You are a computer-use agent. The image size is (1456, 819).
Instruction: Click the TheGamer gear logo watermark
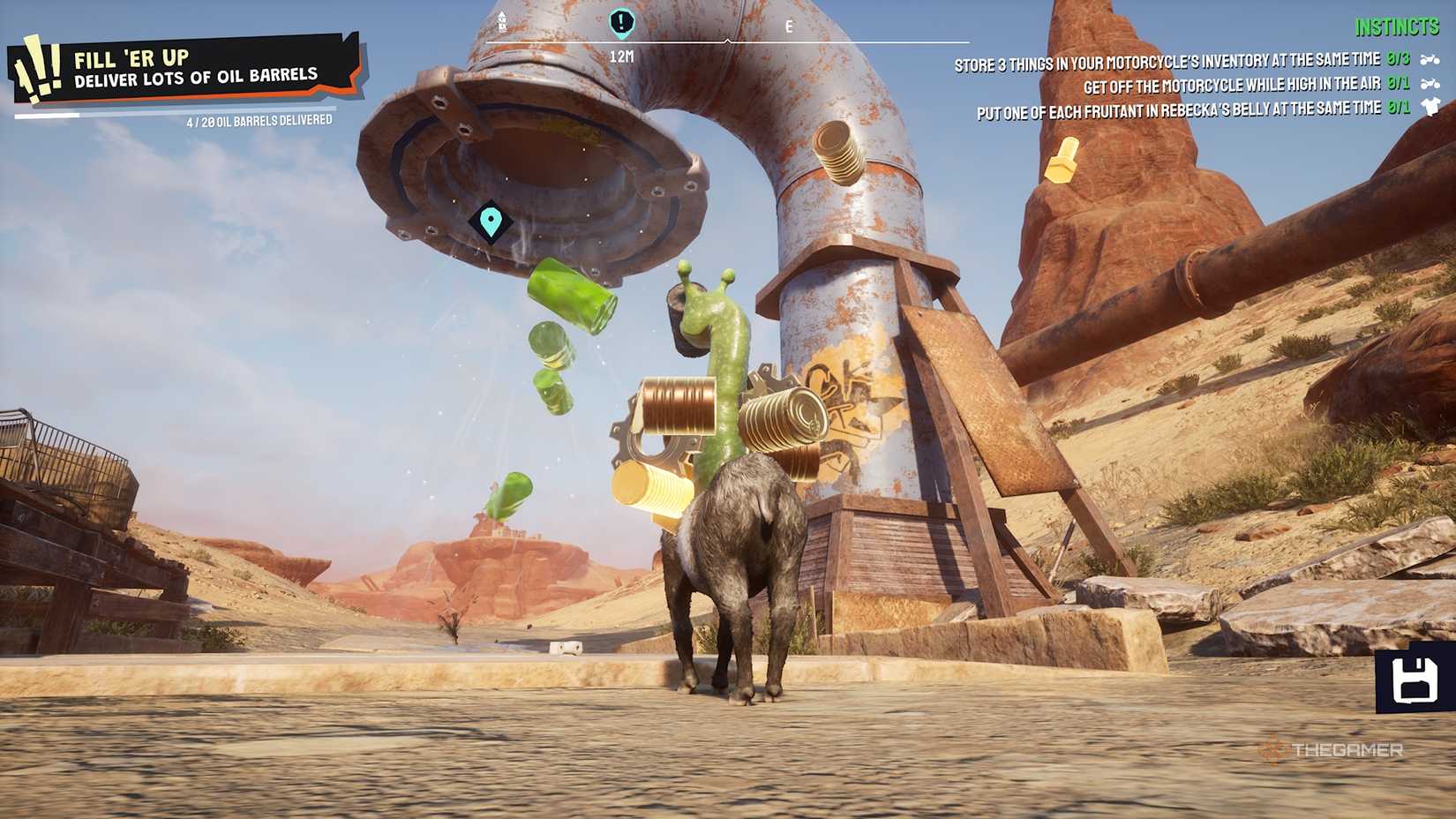point(1273,751)
